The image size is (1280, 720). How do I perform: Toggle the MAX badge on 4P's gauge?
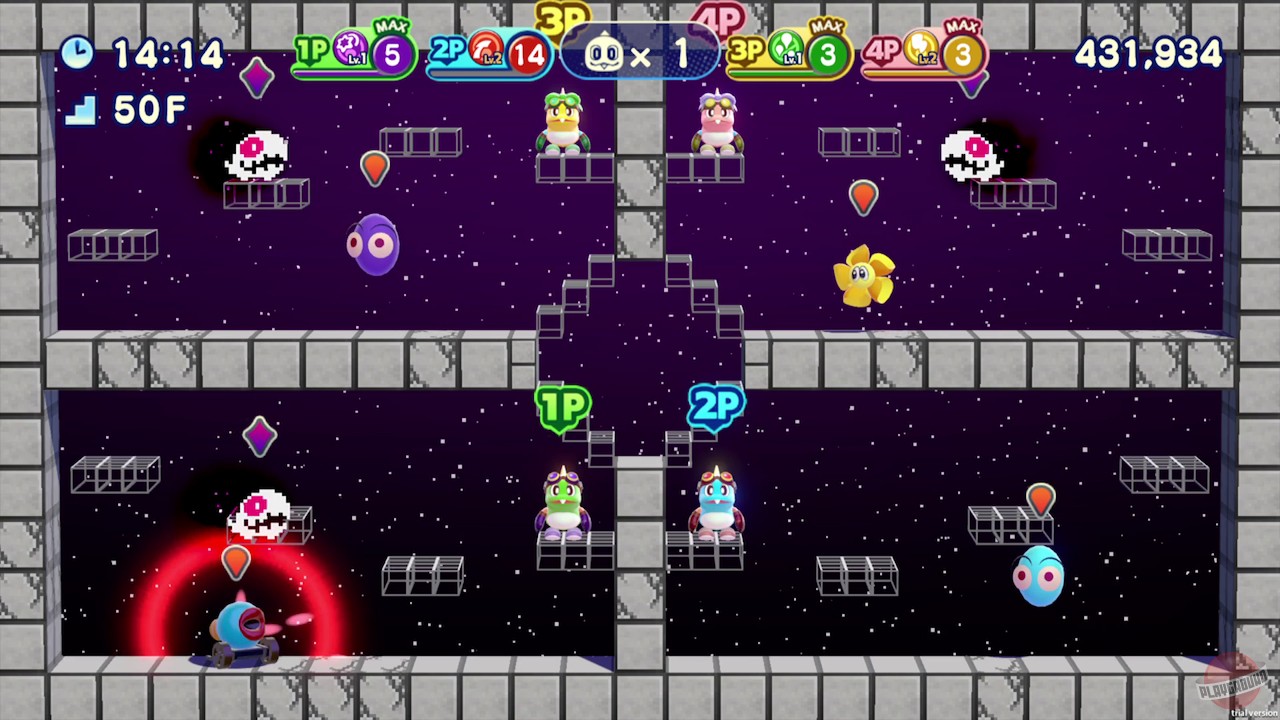pyautogui.click(x=962, y=24)
